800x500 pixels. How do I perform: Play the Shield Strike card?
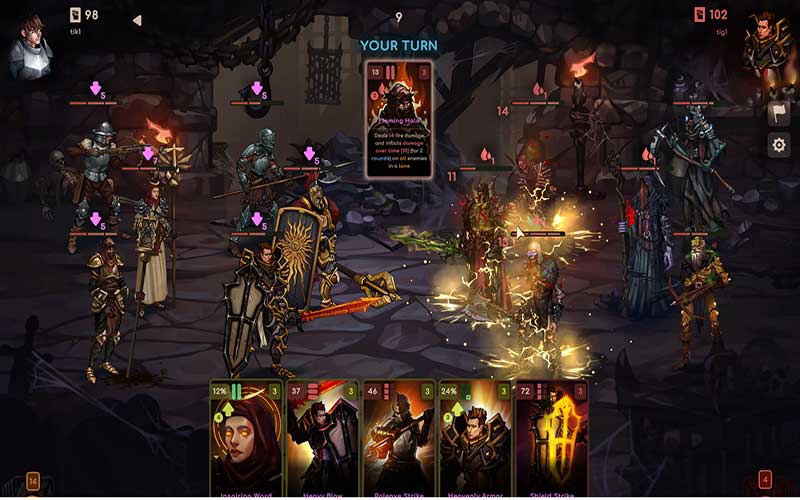[x=550, y=438]
